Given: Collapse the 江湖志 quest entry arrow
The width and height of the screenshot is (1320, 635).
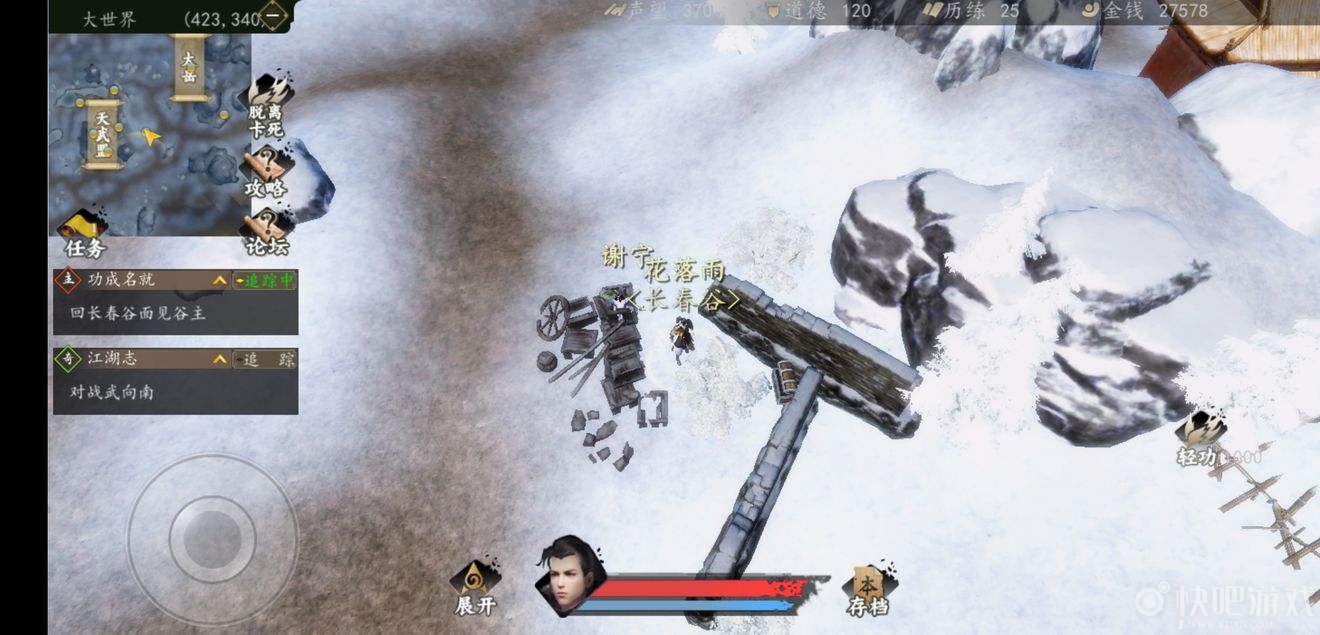Looking at the screenshot, I should point(219,360).
